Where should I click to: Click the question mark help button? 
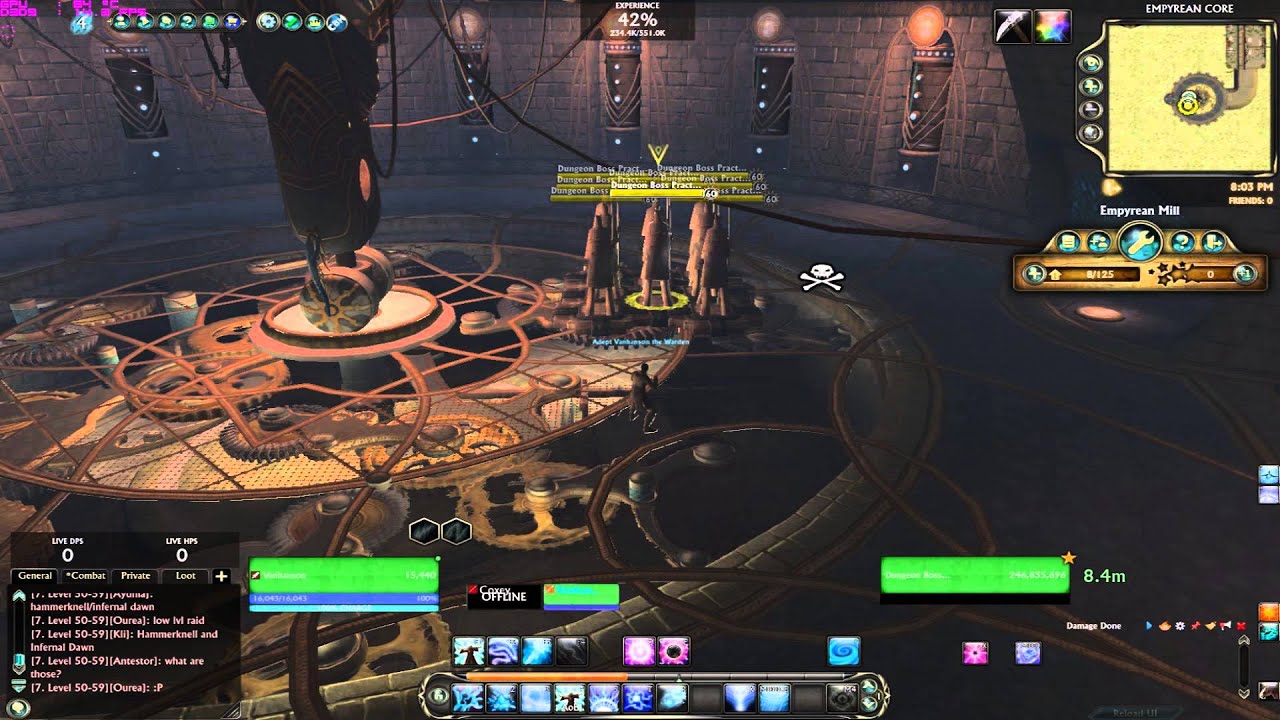point(1182,242)
